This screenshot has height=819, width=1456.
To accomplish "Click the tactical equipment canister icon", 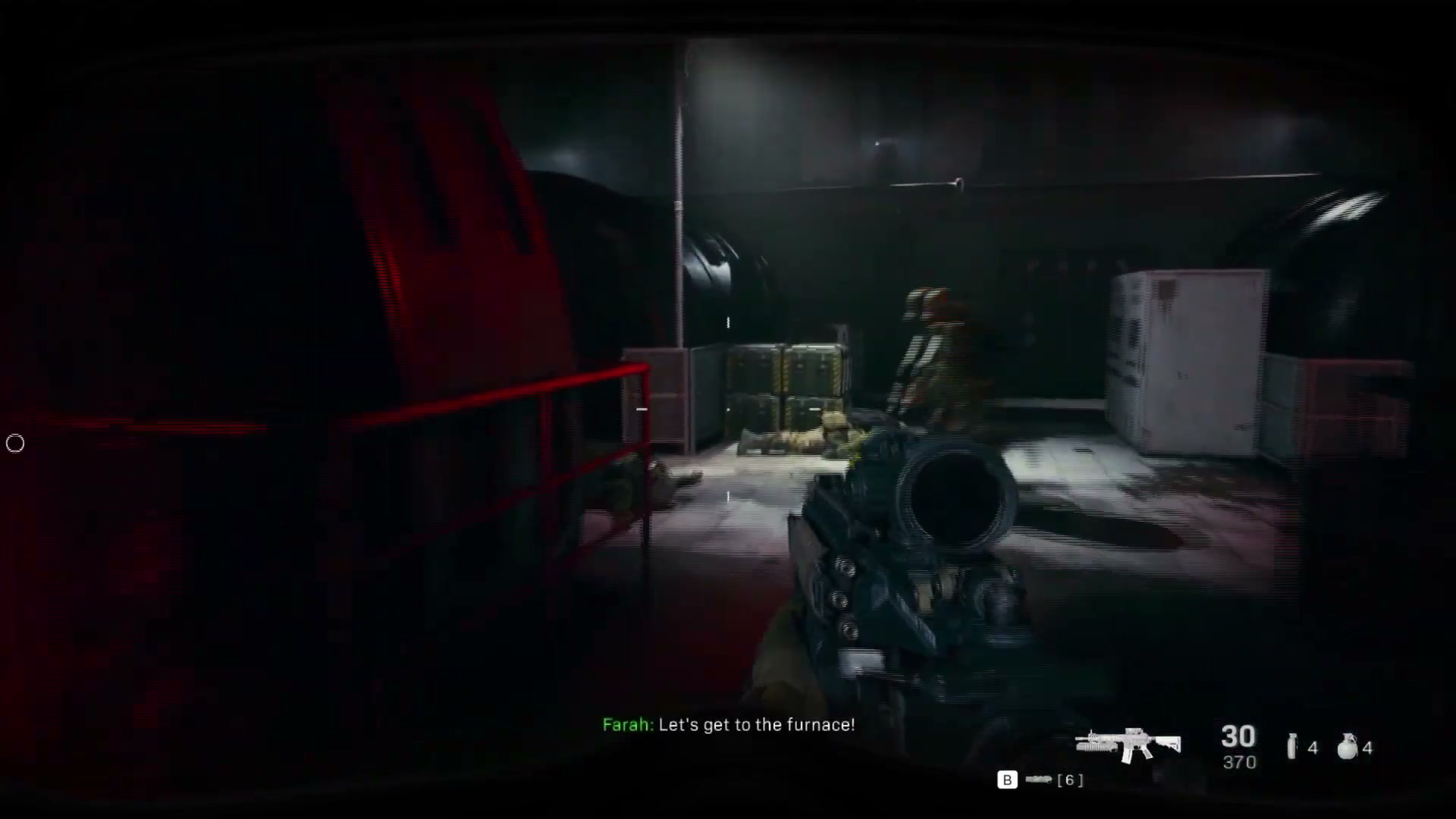I will [x=1291, y=747].
